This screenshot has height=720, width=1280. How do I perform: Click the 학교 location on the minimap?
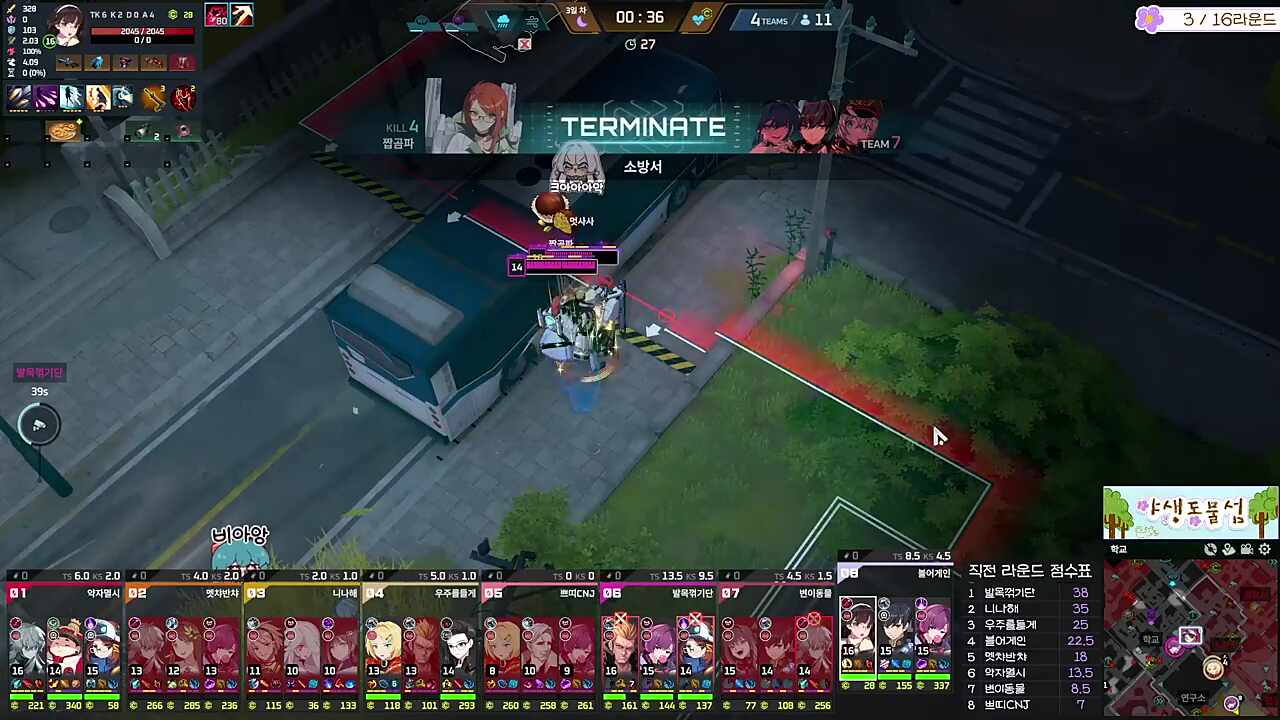[1150, 640]
